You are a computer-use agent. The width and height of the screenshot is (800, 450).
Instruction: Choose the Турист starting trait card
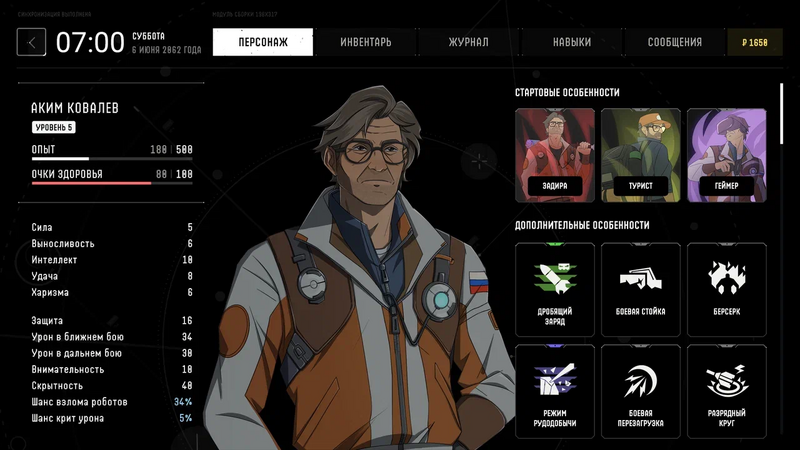click(x=640, y=154)
